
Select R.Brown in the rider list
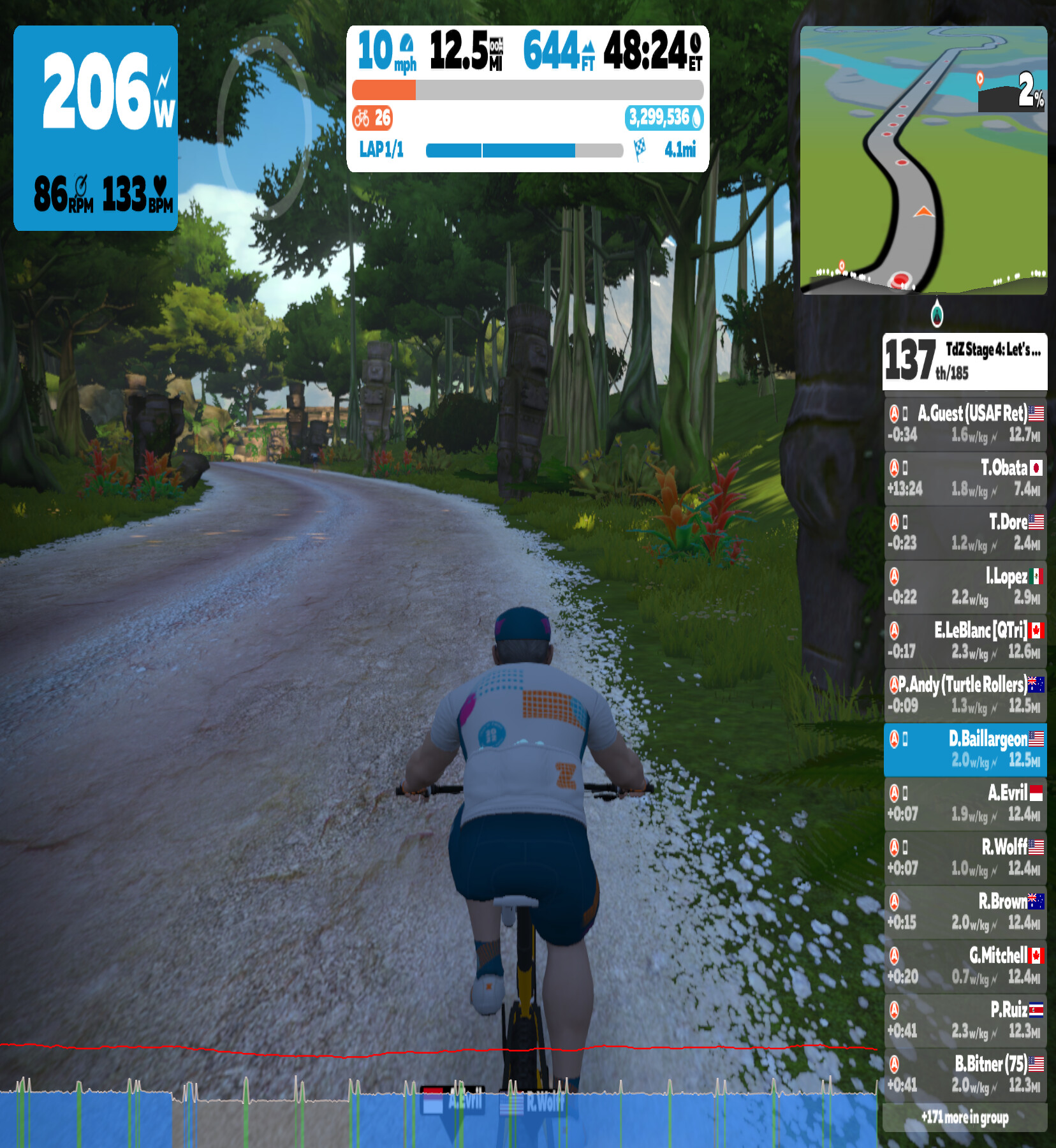tap(965, 912)
